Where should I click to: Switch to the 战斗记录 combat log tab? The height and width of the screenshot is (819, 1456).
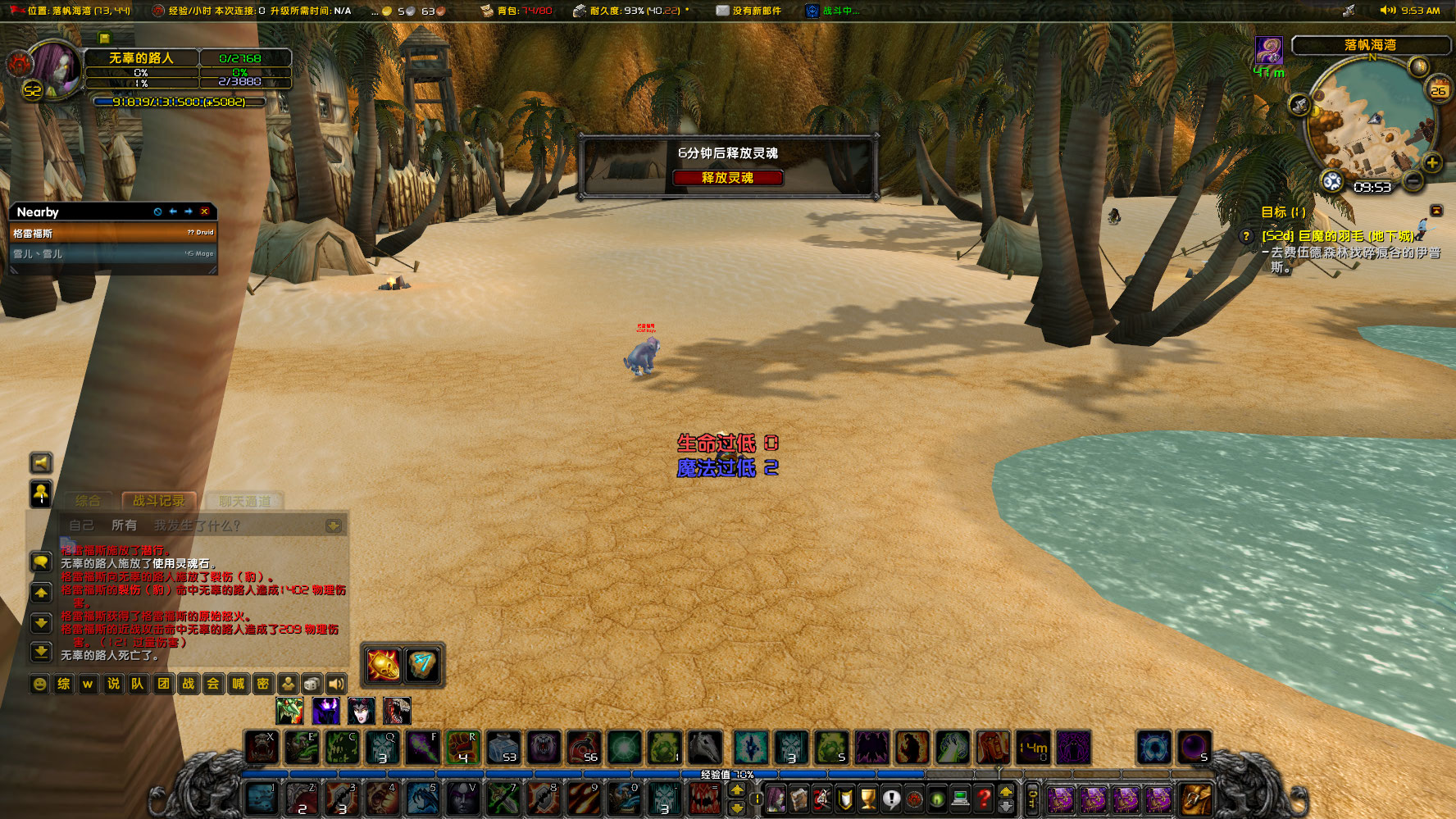pos(158,501)
